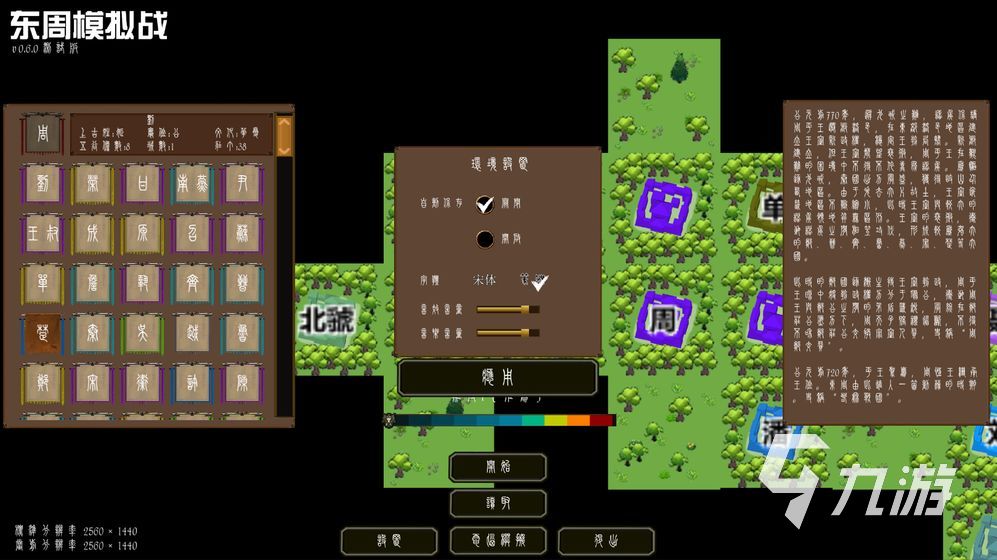Select the 周 faction tile in panel header
The height and width of the screenshot is (560, 997).
[x=44, y=134]
